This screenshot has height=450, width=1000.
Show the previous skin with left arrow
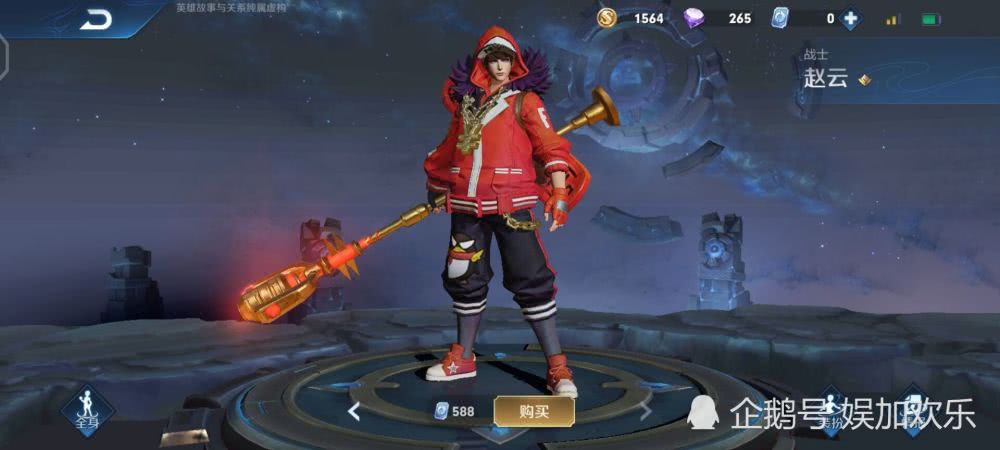click(x=354, y=411)
